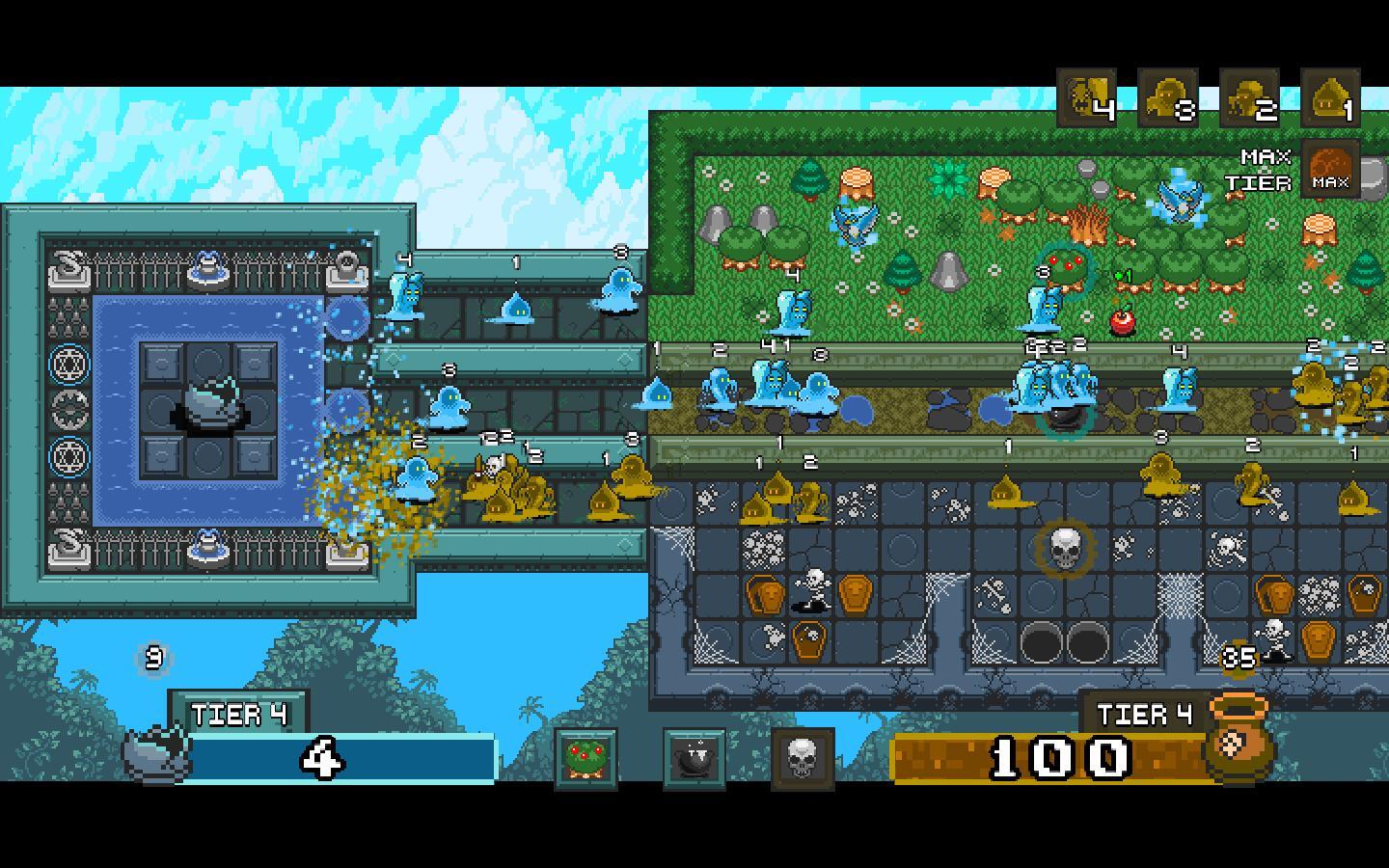Click the bubble showing number 9
Viewport: 1389px width, 868px height.
coord(151,658)
